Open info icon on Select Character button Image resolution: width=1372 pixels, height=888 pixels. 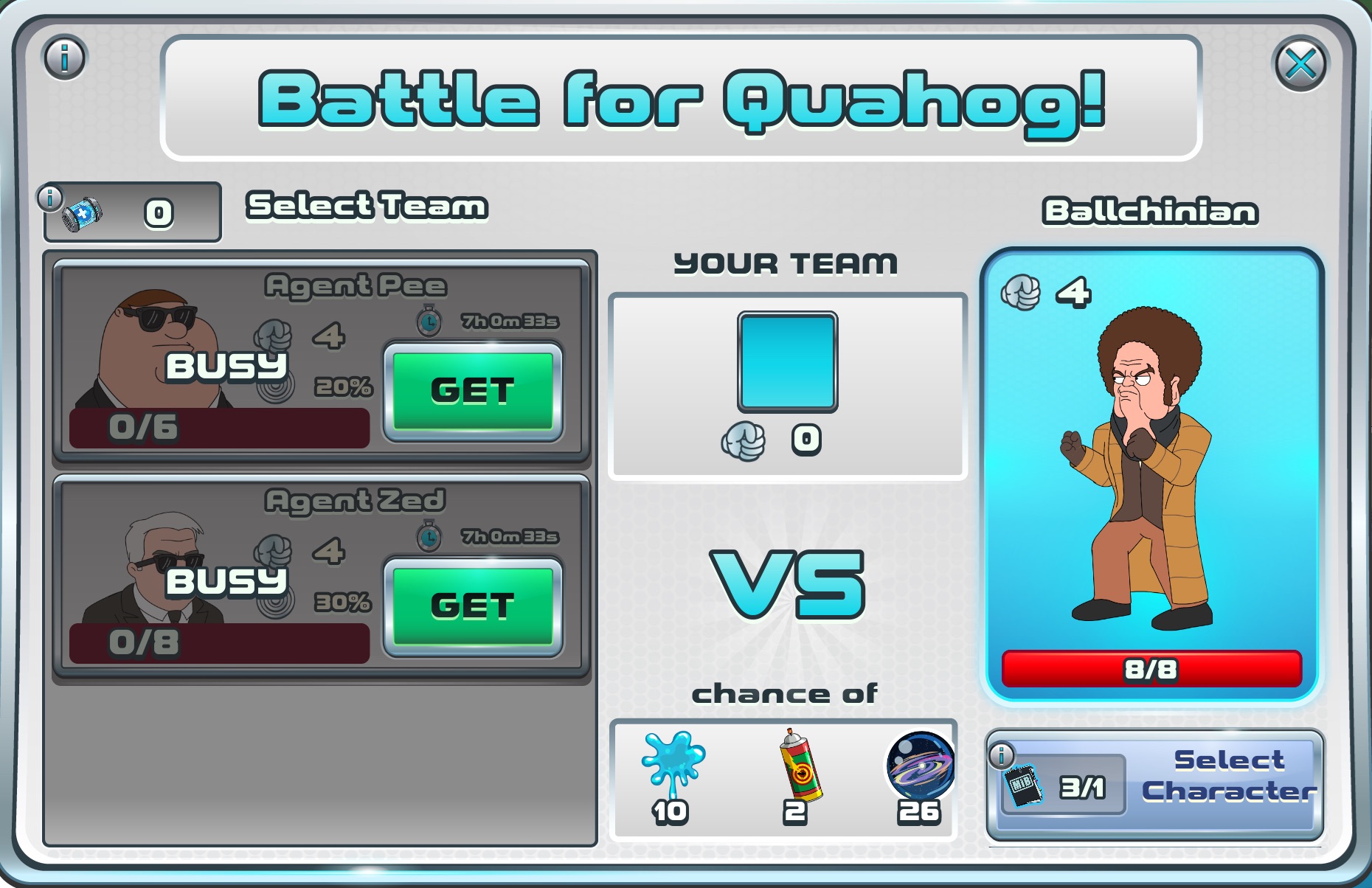pyautogui.click(x=1001, y=755)
